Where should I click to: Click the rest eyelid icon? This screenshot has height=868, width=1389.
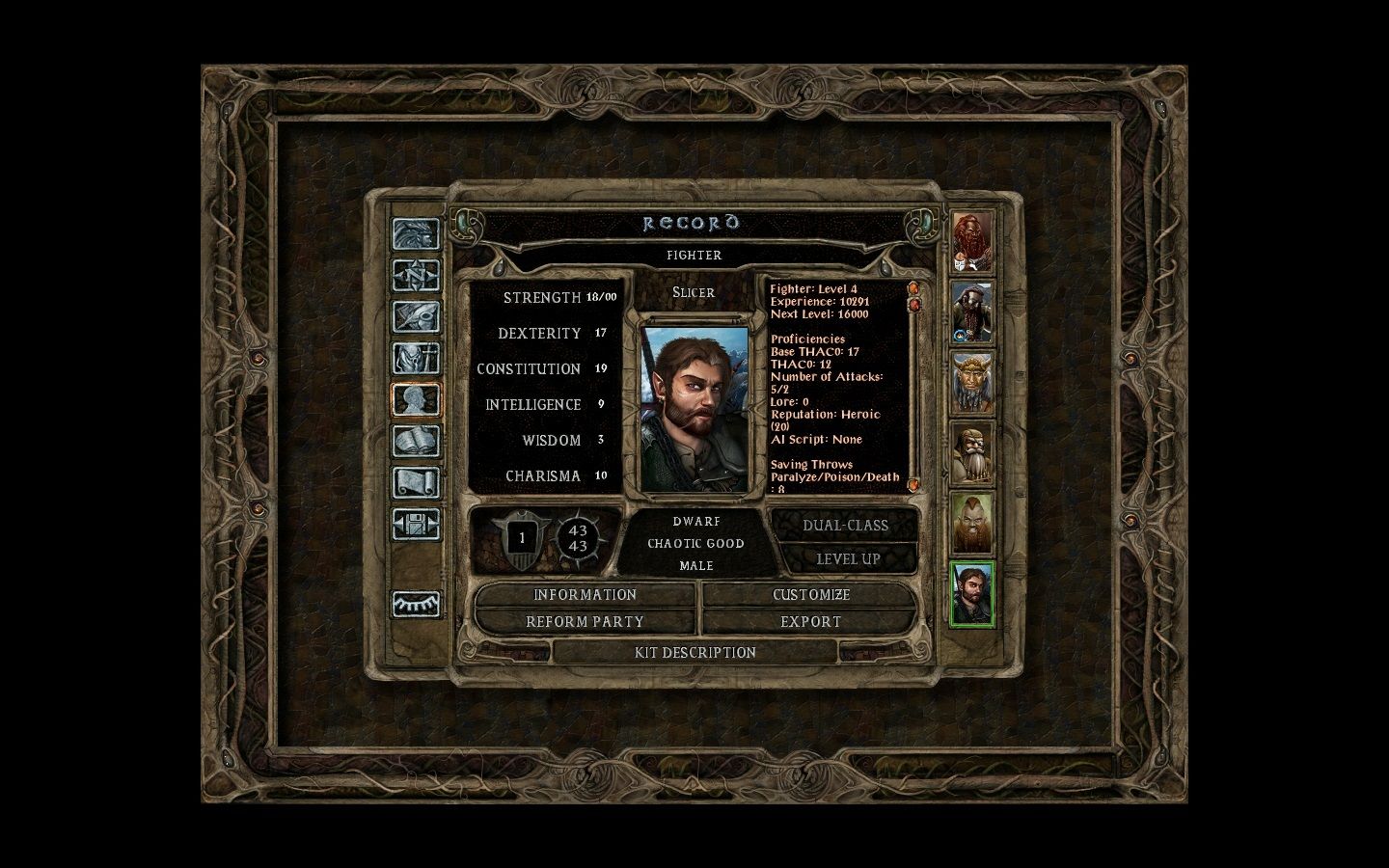(x=416, y=604)
